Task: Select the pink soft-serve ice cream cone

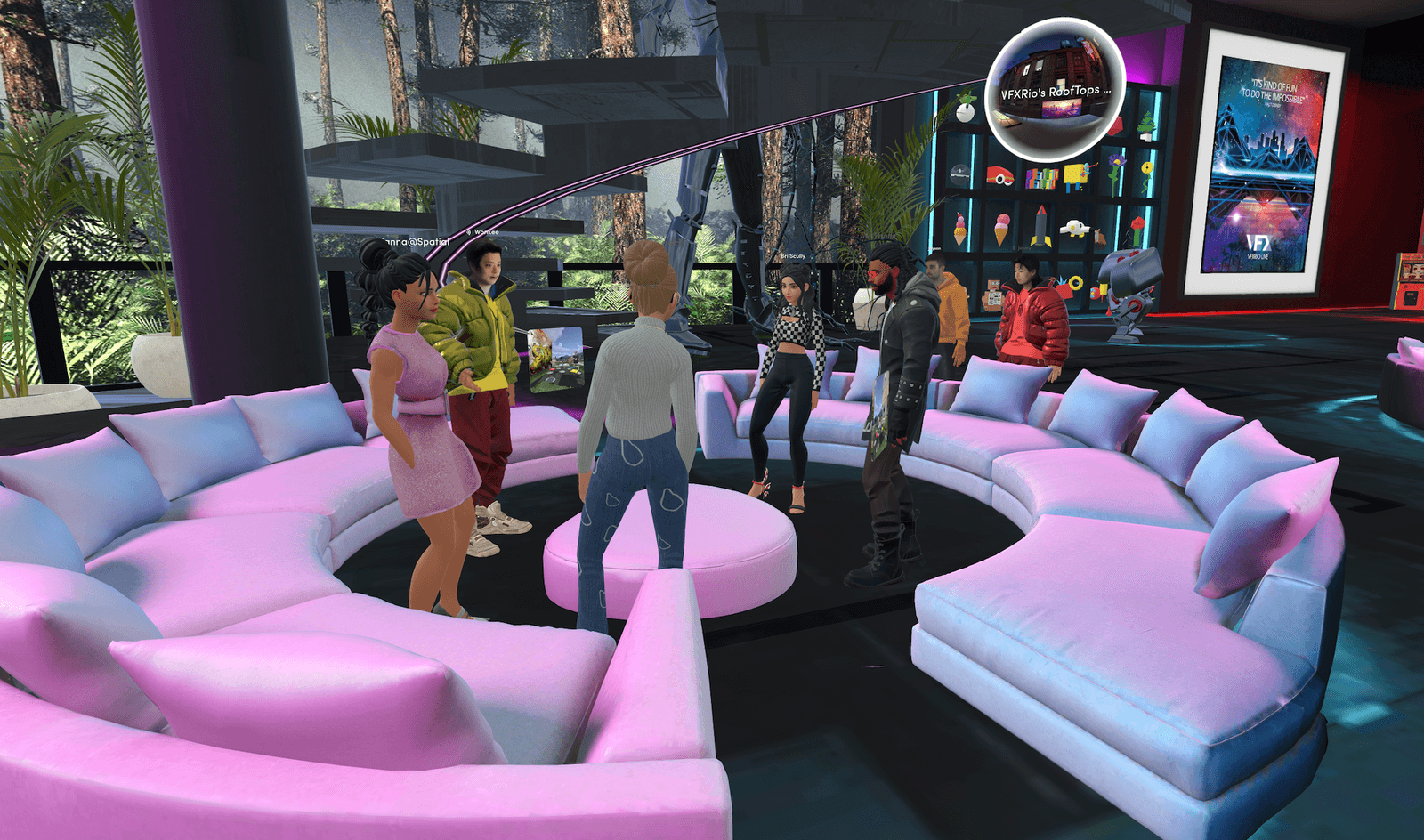Action: tap(1000, 227)
